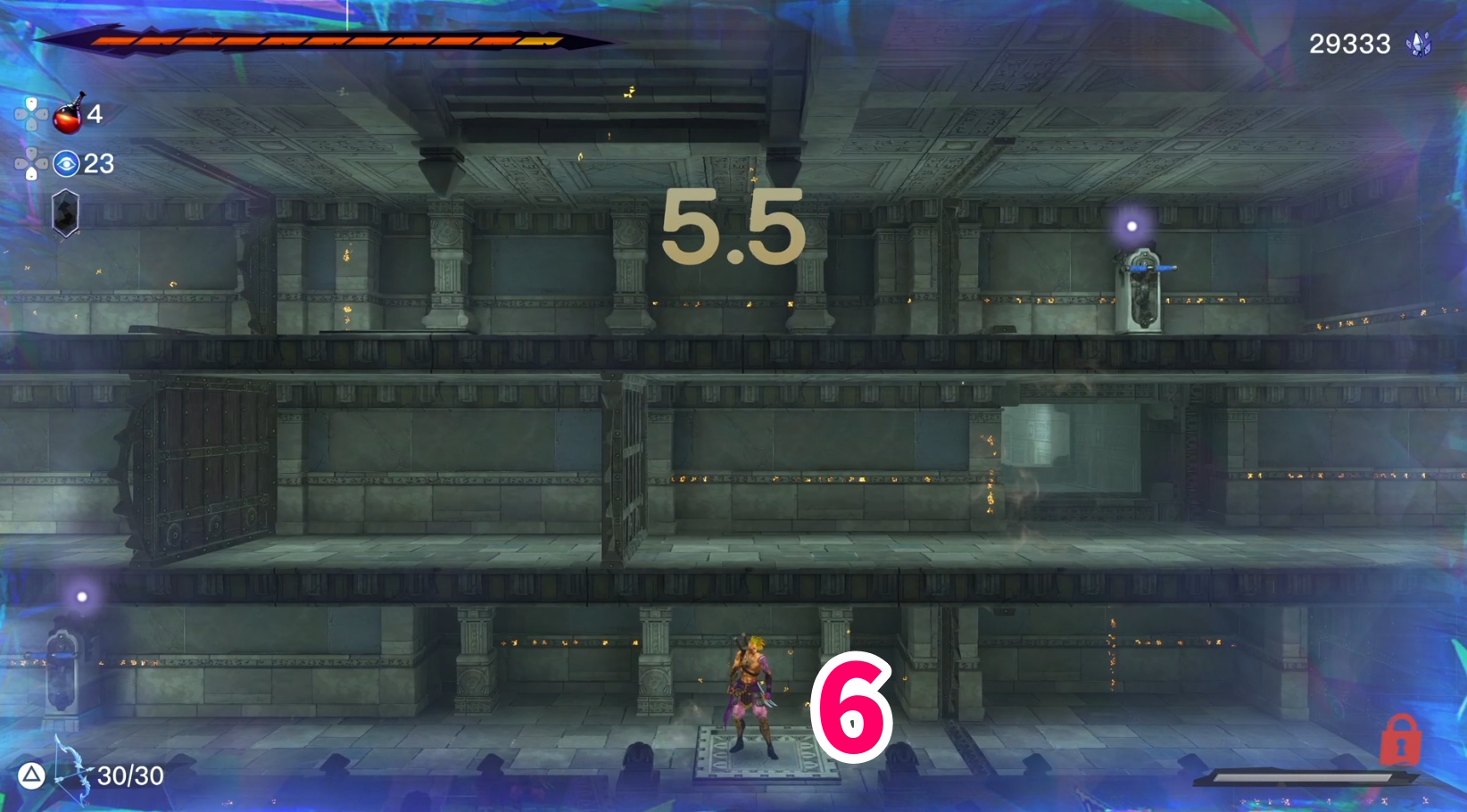Select the red healing potion icon
The image size is (1467, 812).
click(x=69, y=114)
